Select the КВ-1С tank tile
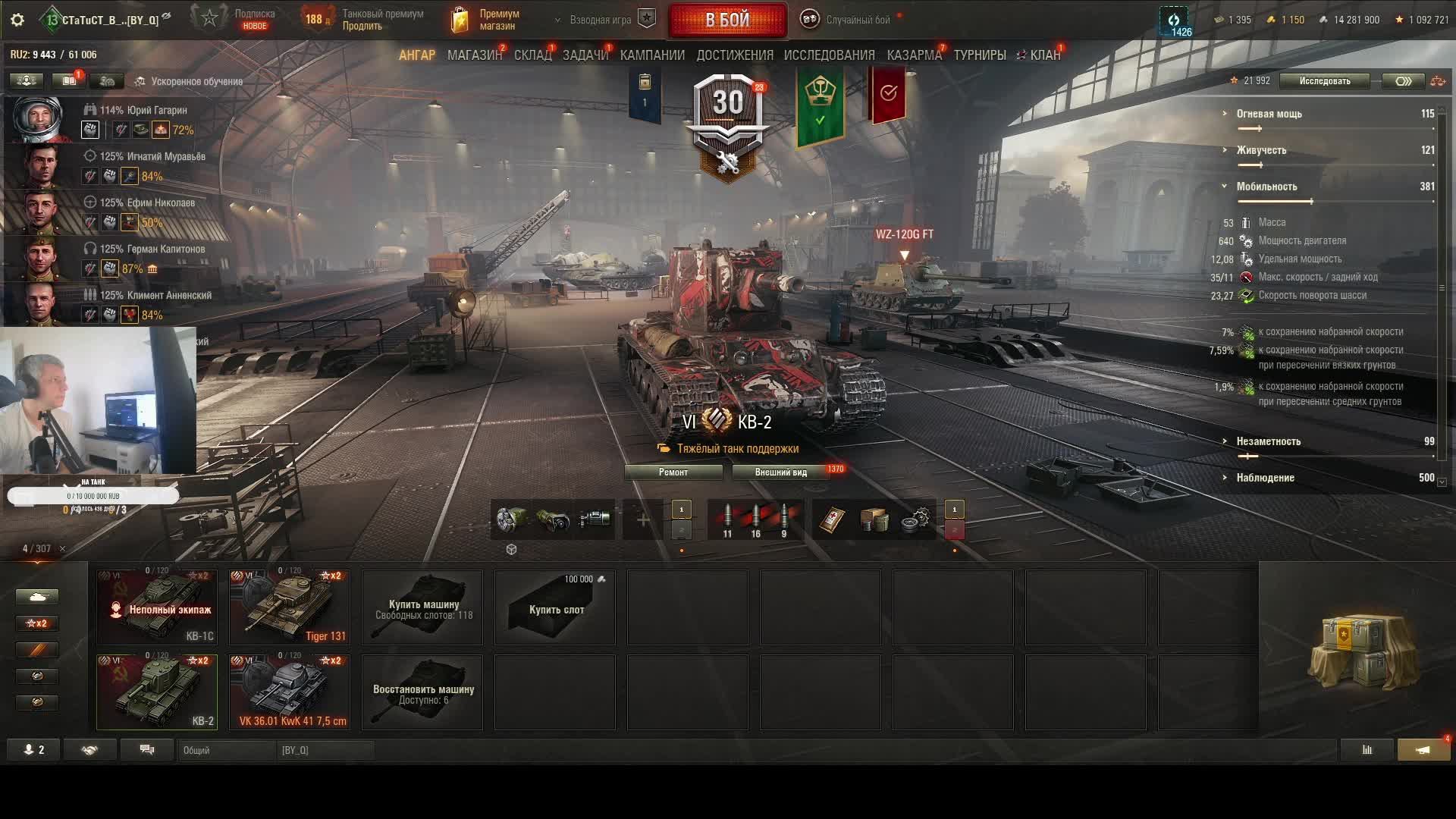This screenshot has height=819, width=1456. (x=157, y=607)
